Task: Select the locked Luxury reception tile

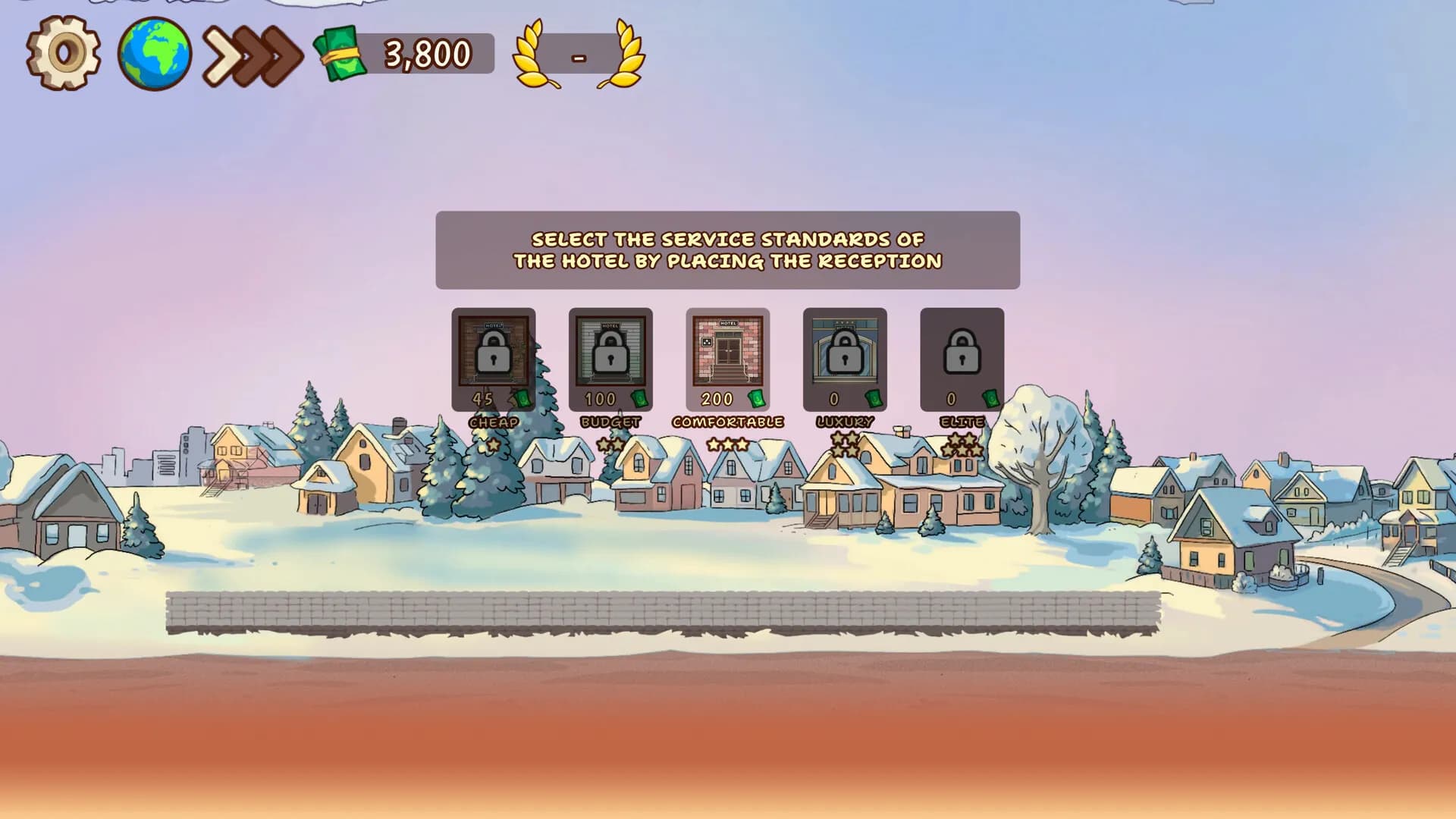Action: (845, 358)
